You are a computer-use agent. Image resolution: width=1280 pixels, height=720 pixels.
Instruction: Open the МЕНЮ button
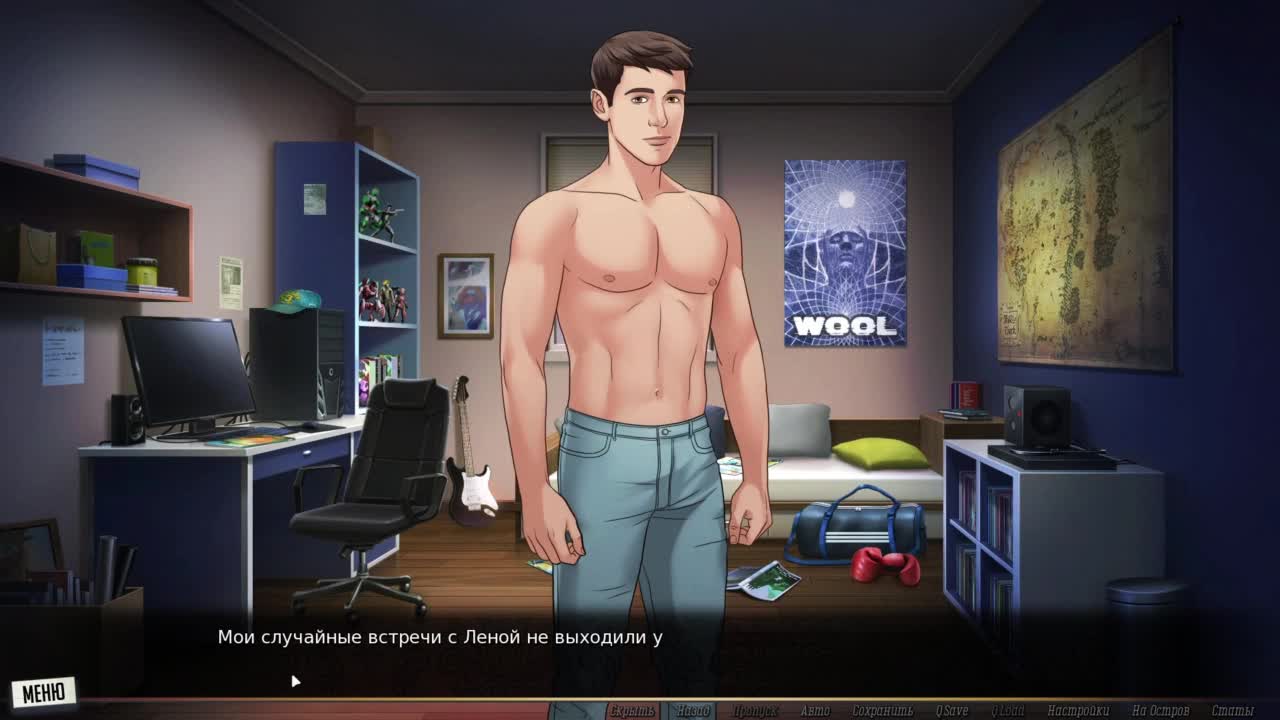pyautogui.click(x=43, y=692)
